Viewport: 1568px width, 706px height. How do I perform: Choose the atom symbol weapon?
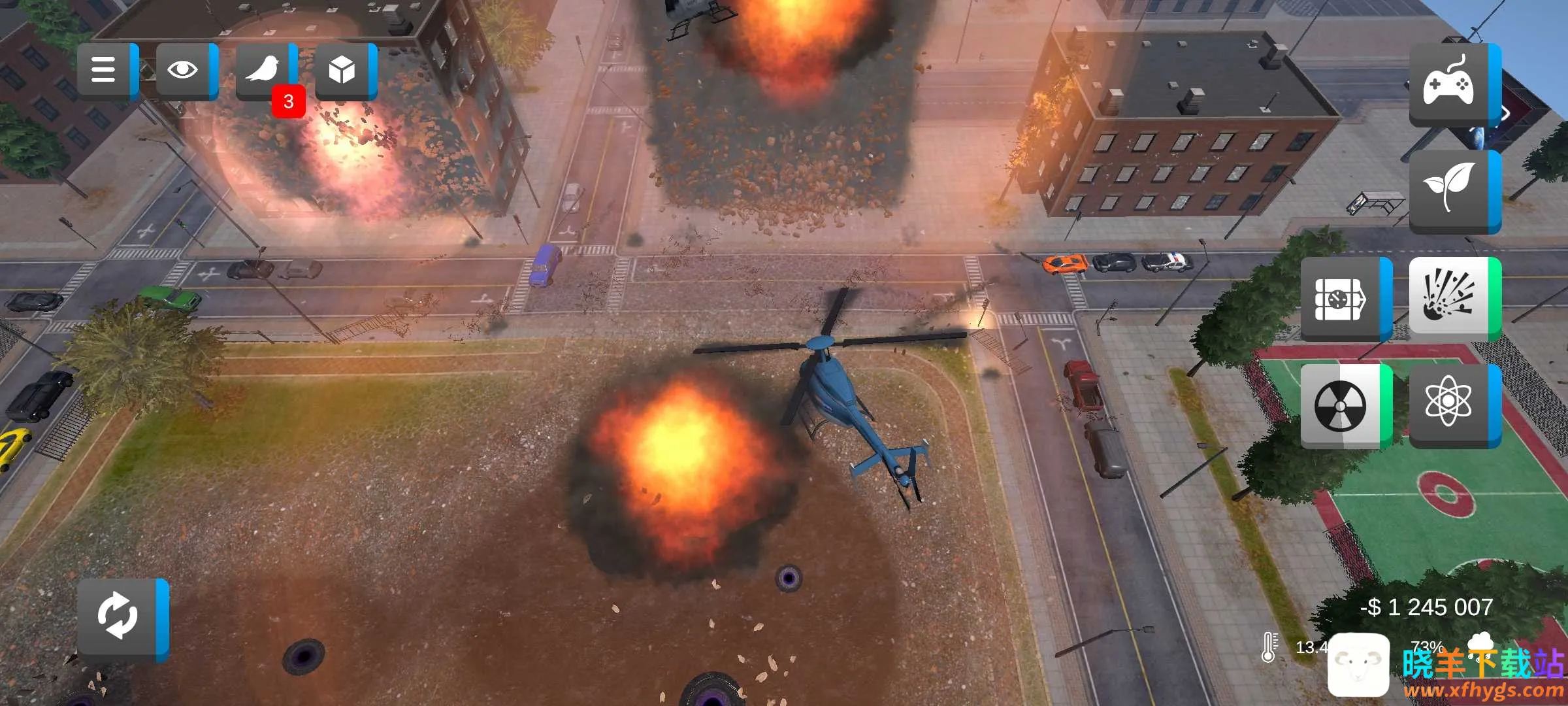tap(1450, 405)
